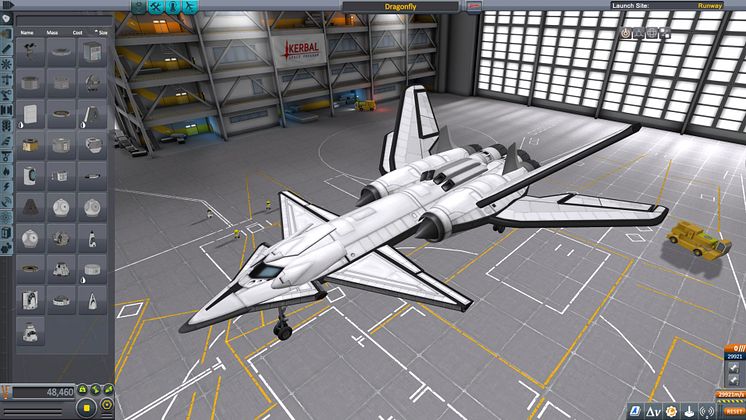Collapse the parts panel with the arrow
Screen dimensions: 746x420
(x=6, y=6)
